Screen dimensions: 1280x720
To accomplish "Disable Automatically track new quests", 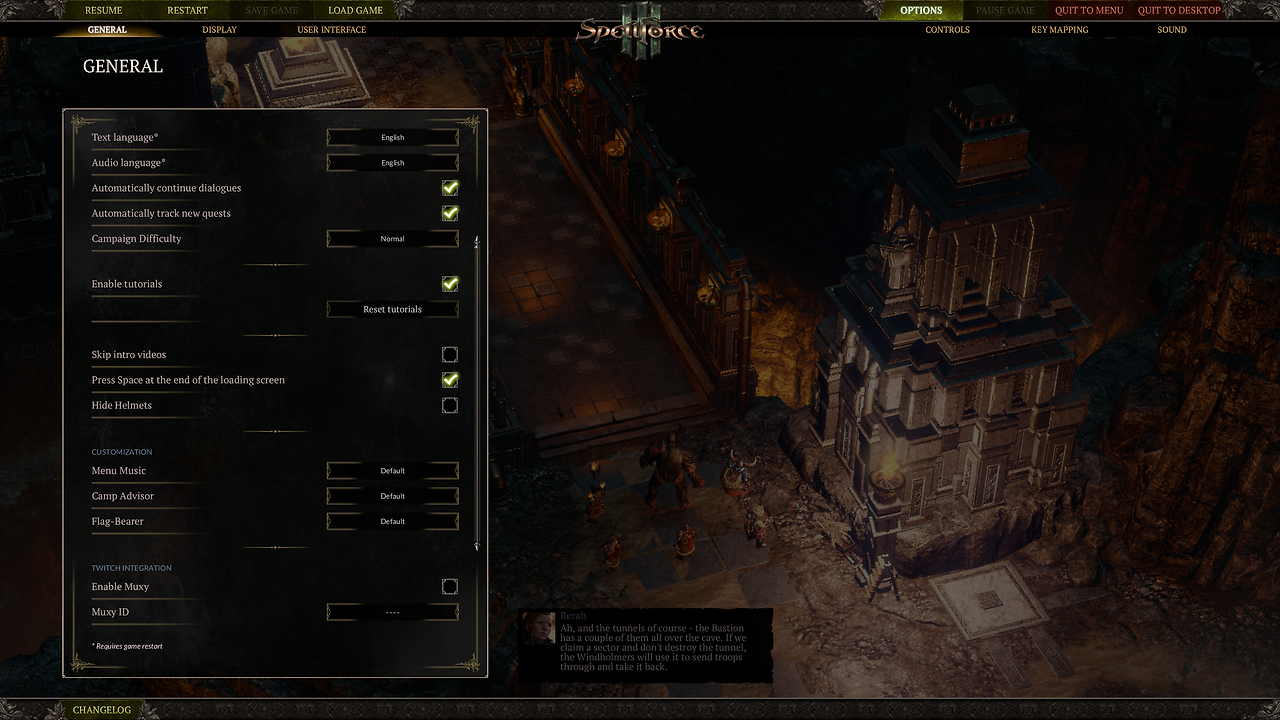I will coord(450,213).
